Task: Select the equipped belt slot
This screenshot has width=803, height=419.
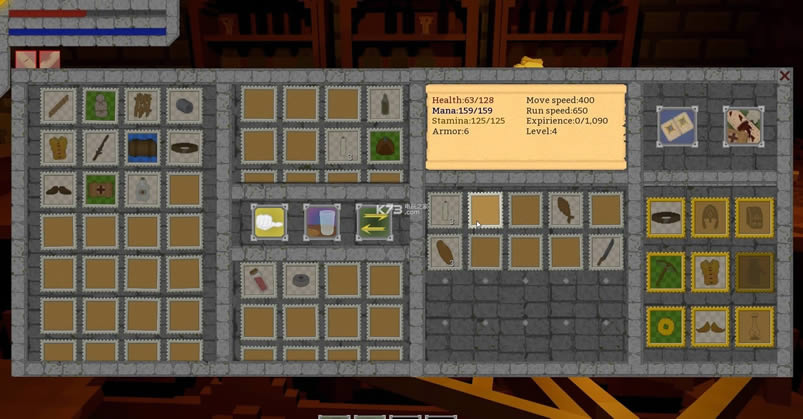Action: point(665,217)
